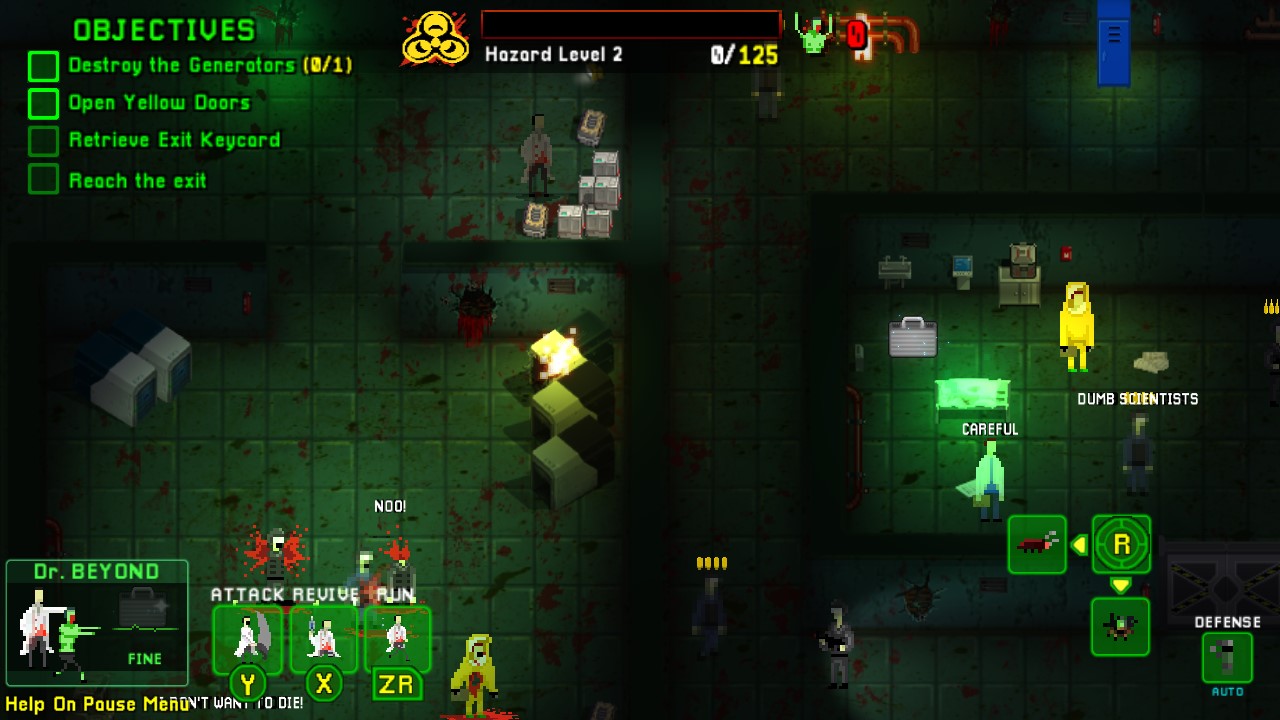This screenshot has width=1280, height=720.
Task: Check the Destroy the Generators objective
Action: pos(42,65)
